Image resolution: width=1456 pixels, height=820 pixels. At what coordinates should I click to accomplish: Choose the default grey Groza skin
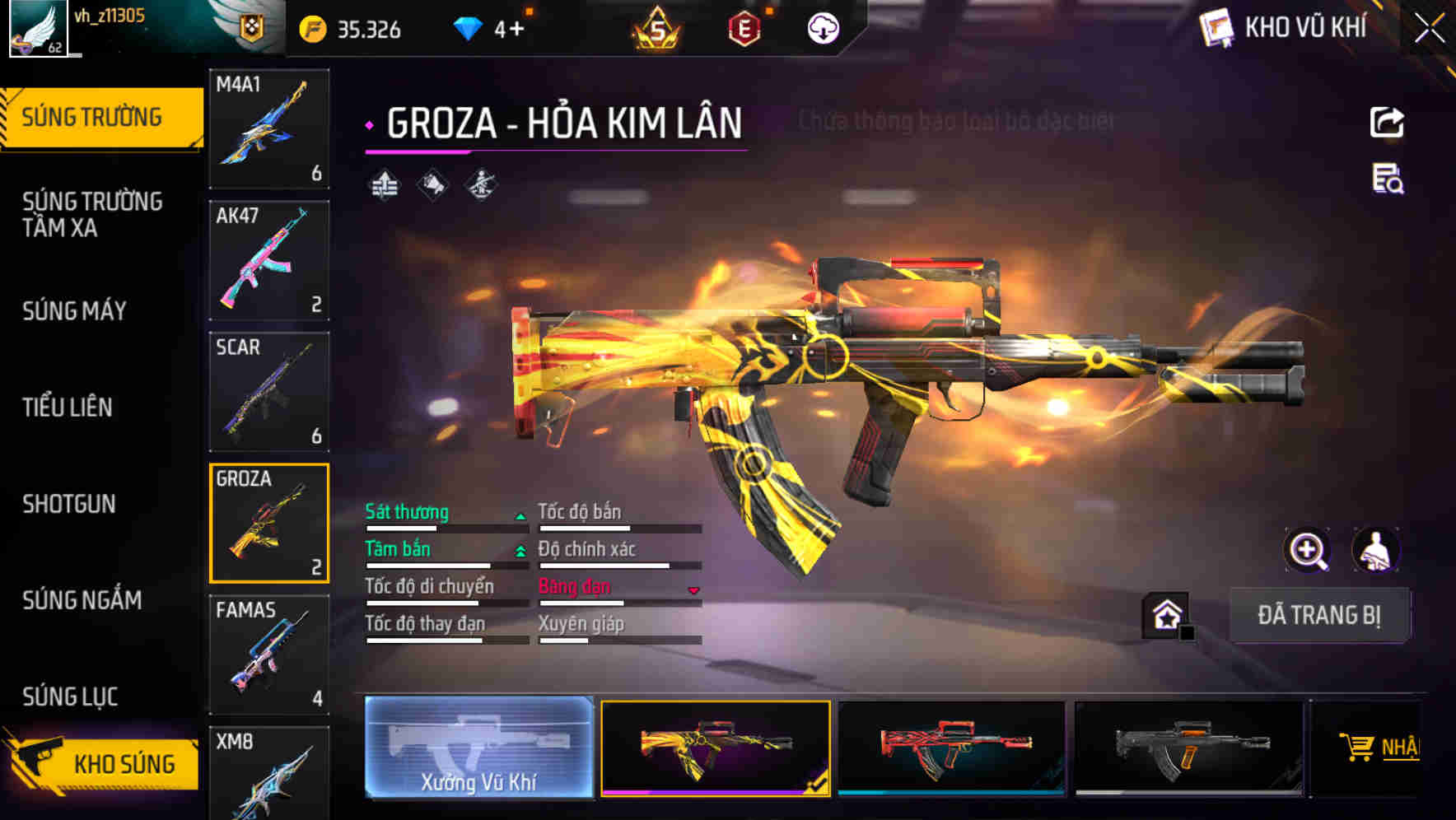coord(1188,748)
